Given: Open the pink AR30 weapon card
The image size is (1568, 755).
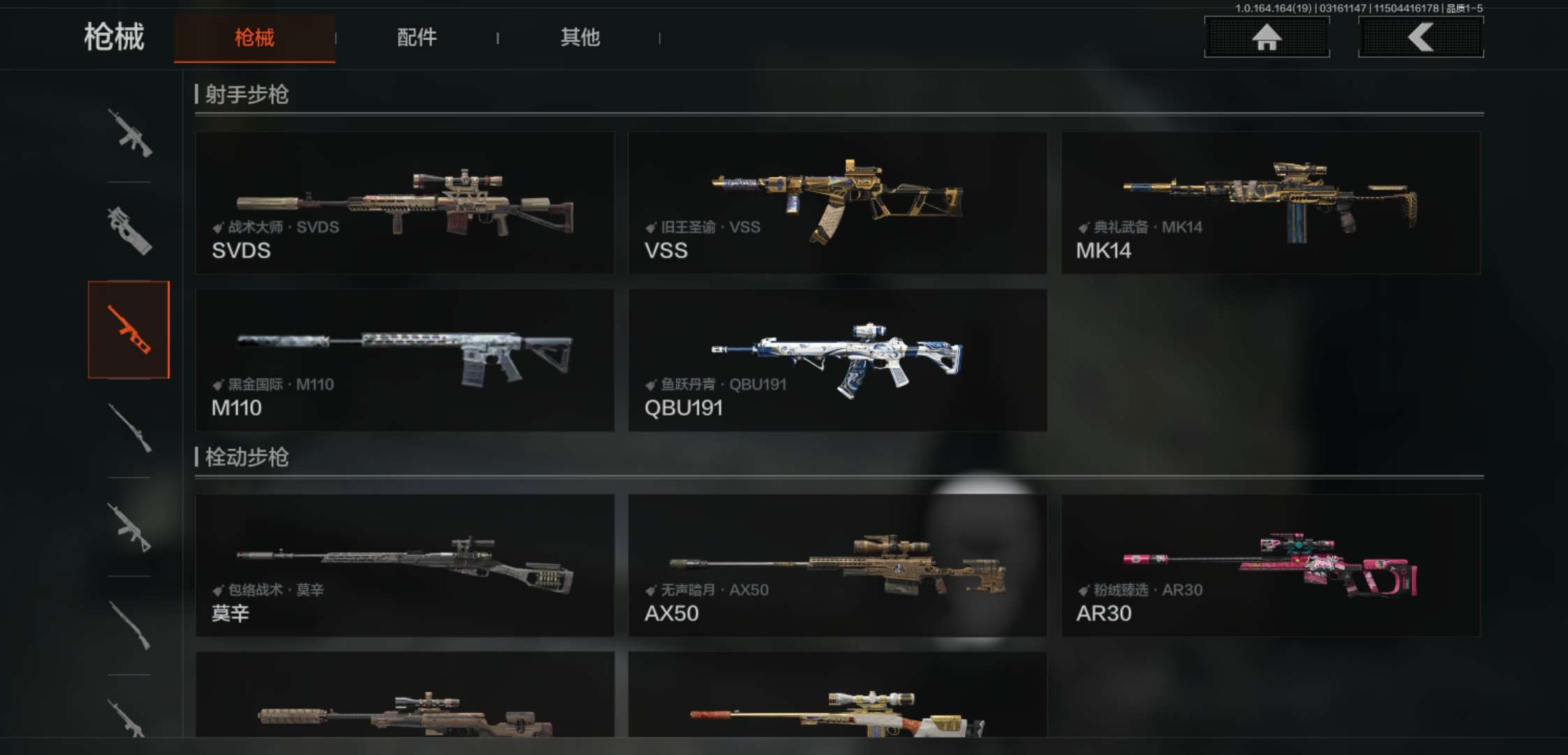Looking at the screenshot, I should (1270, 566).
